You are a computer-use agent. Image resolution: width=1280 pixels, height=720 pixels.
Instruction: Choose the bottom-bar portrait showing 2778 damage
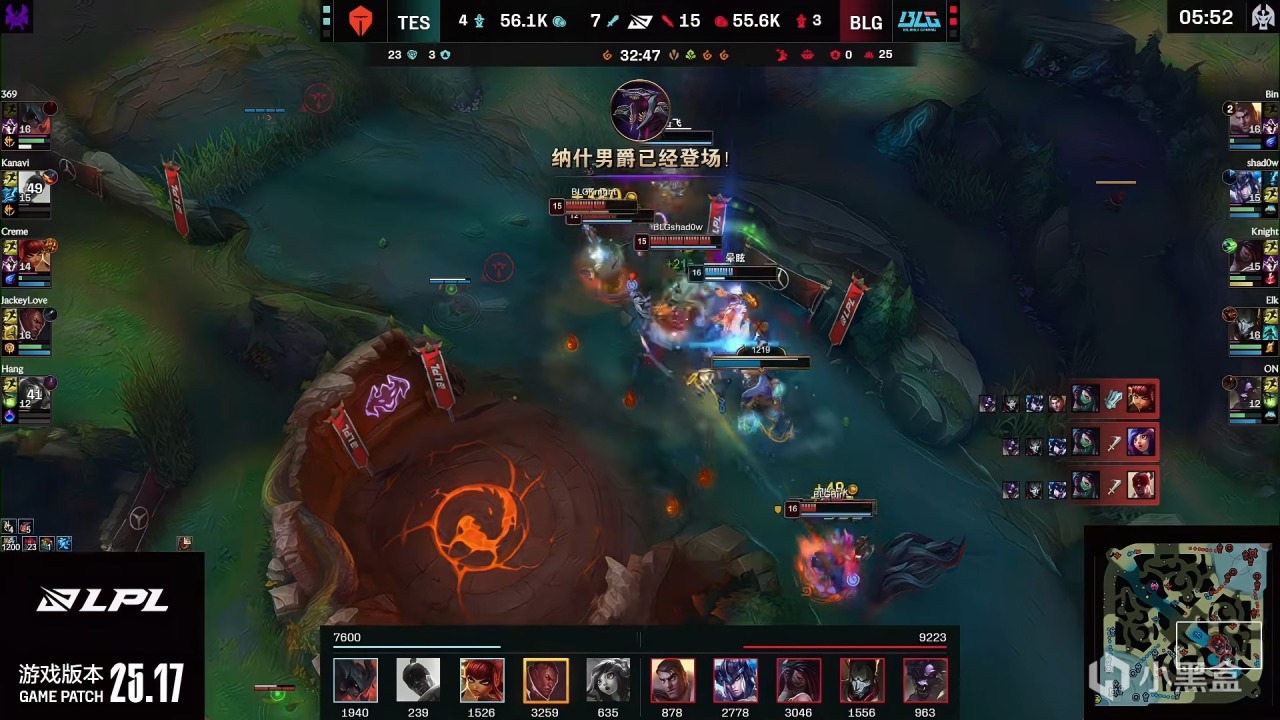[x=735, y=681]
